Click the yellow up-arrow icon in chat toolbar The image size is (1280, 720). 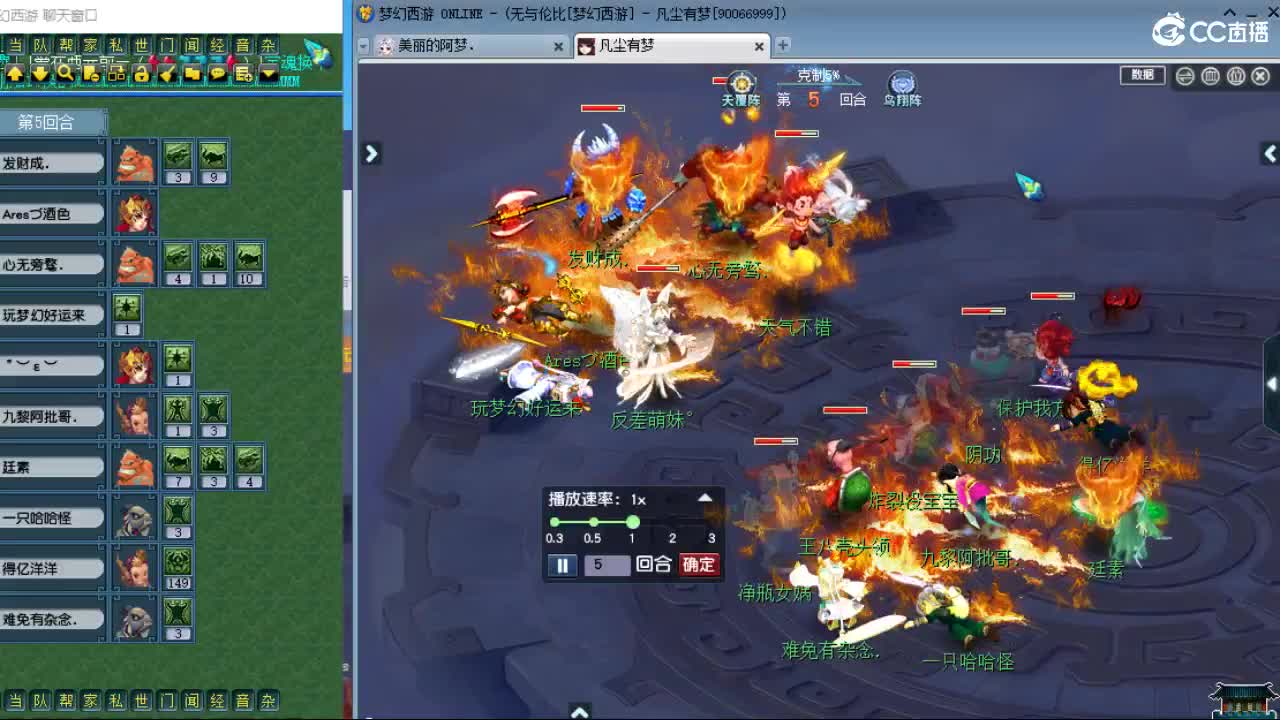click(x=15, y=73)
